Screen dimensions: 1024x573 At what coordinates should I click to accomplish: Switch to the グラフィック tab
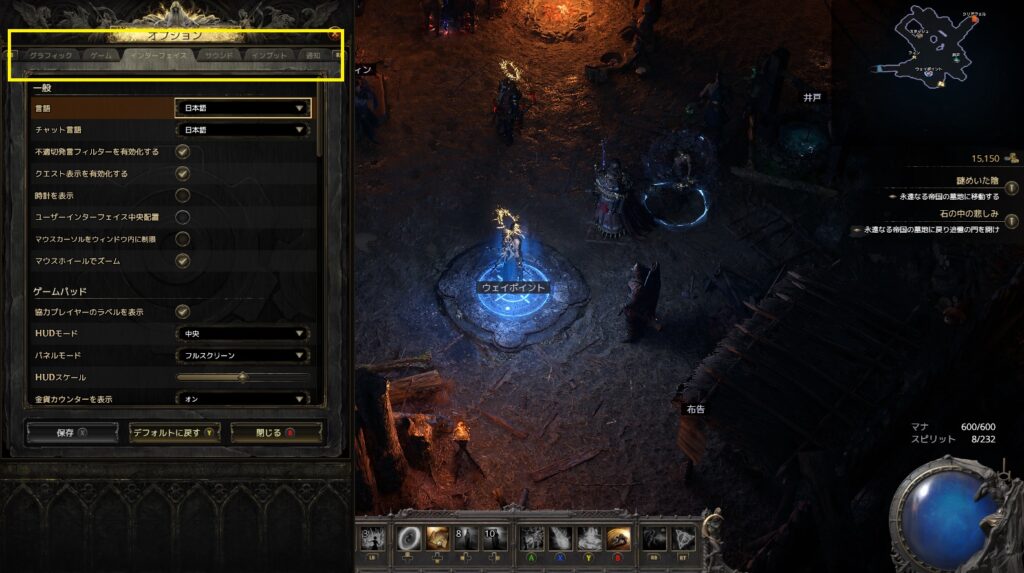pos(51,55)
